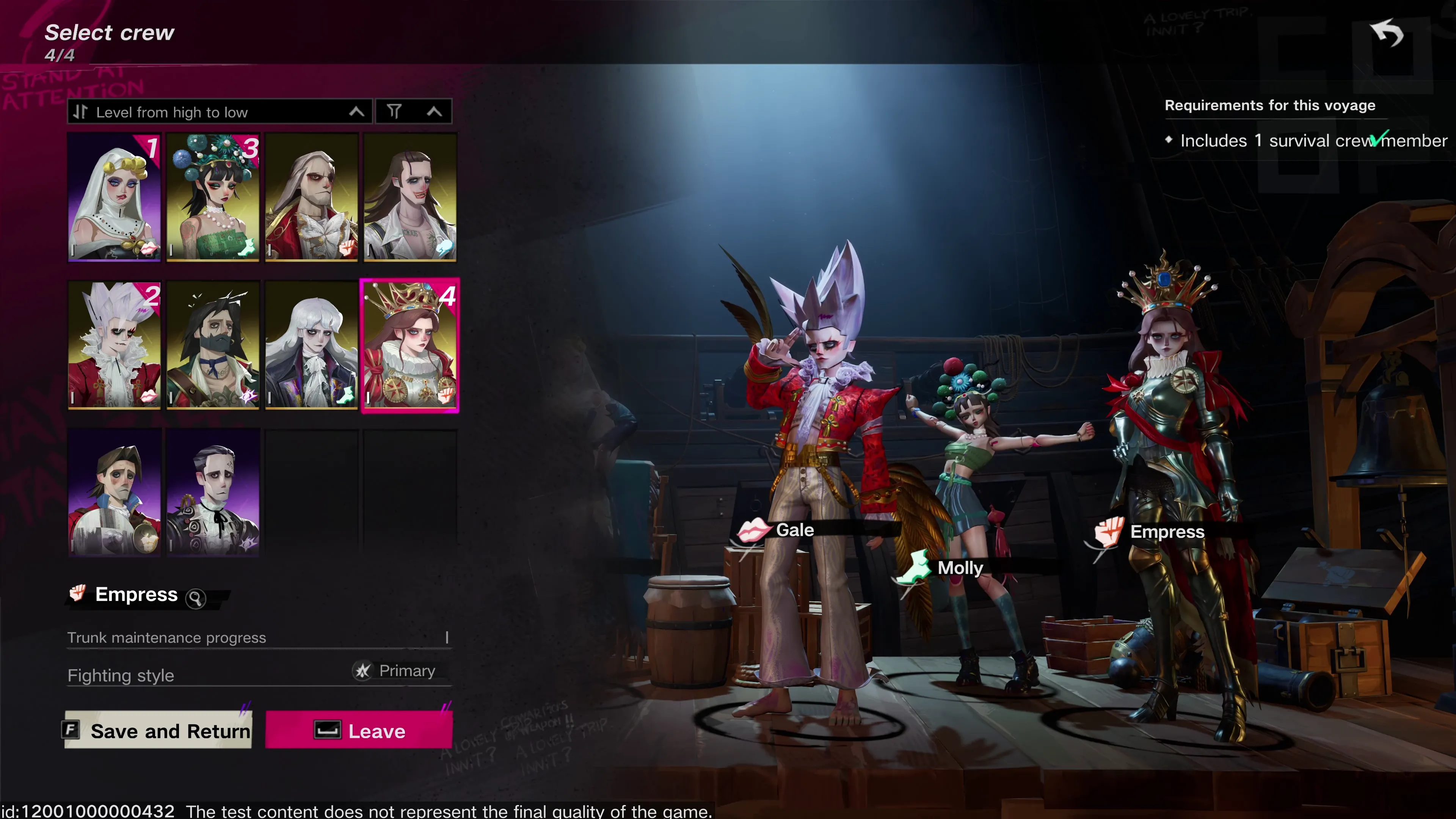Click the pink Leave button
Image resolution: width=1456 pixels, height=819 pixels.
pos(359,730)
